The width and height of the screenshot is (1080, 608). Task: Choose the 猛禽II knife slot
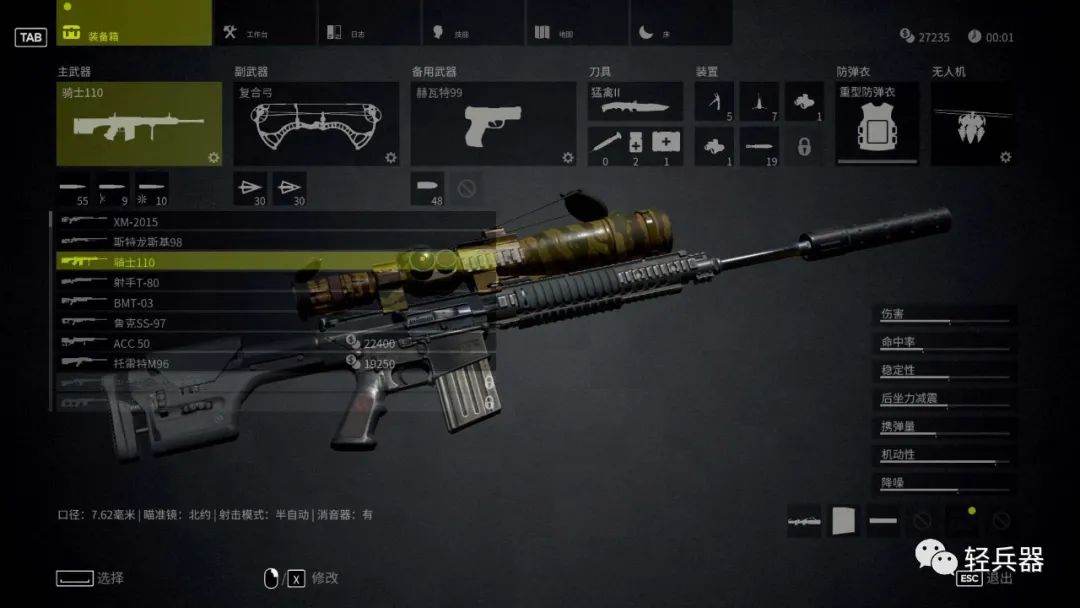click(635, 101)
